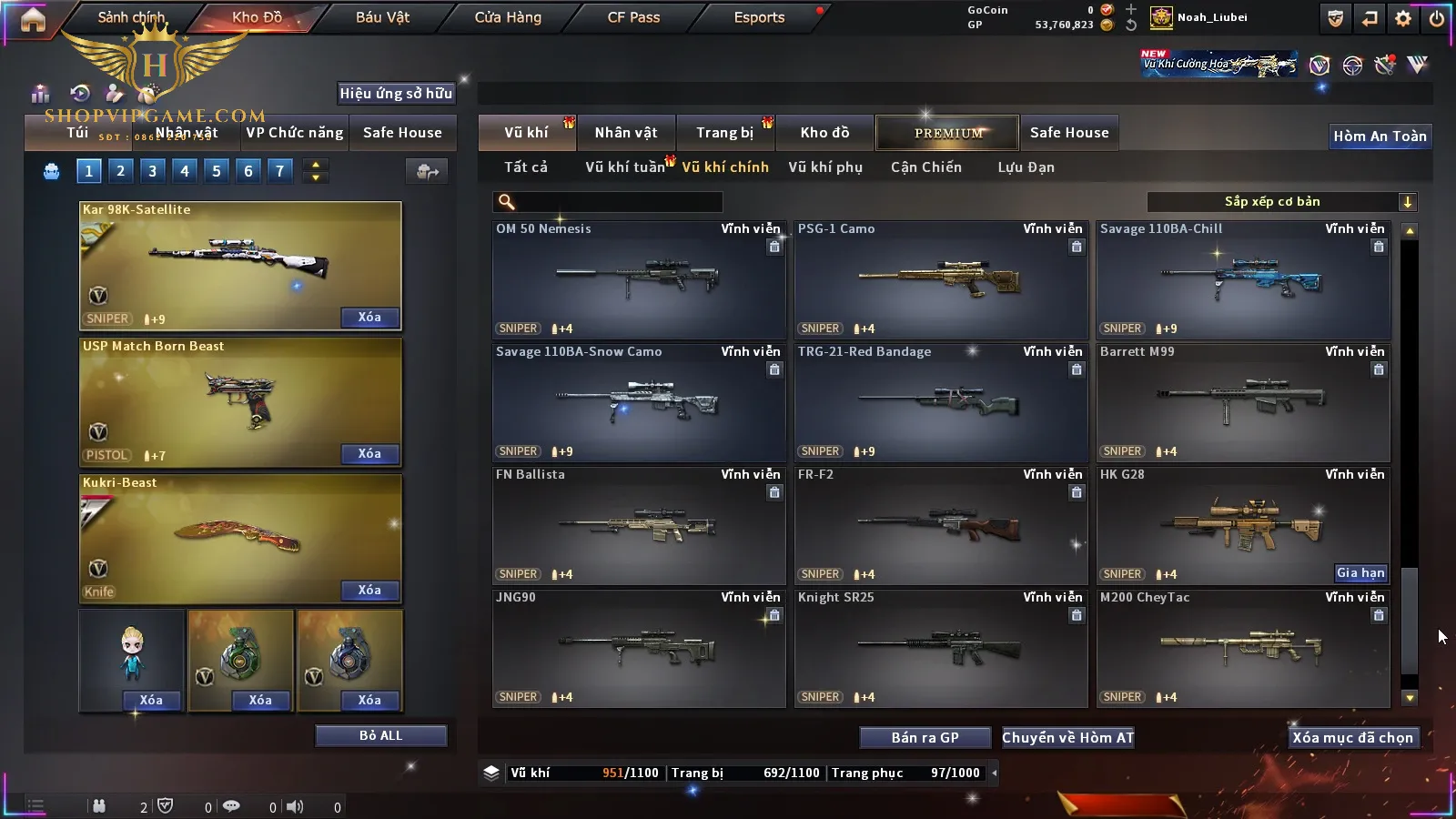Click Gia hạn on HK G28
The image size is (1456, 819).
click(1360, 572)
